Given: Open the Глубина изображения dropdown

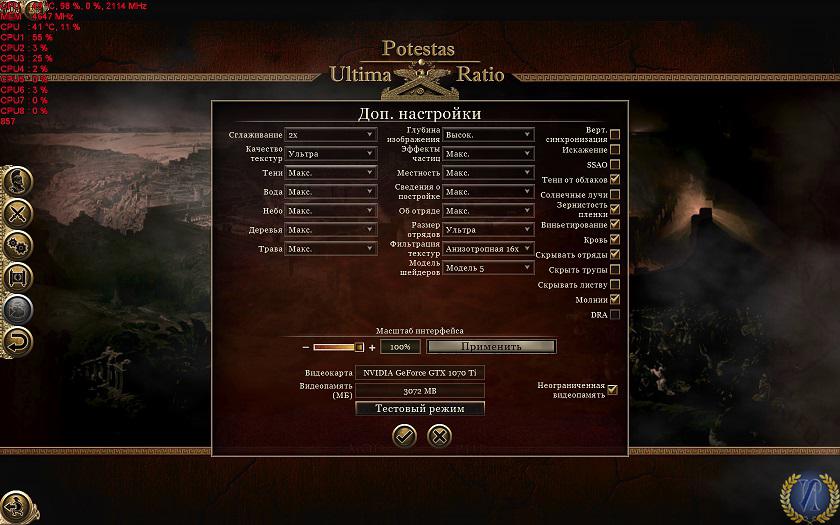Looking at the screenshot, I should (x=488, y=135).
